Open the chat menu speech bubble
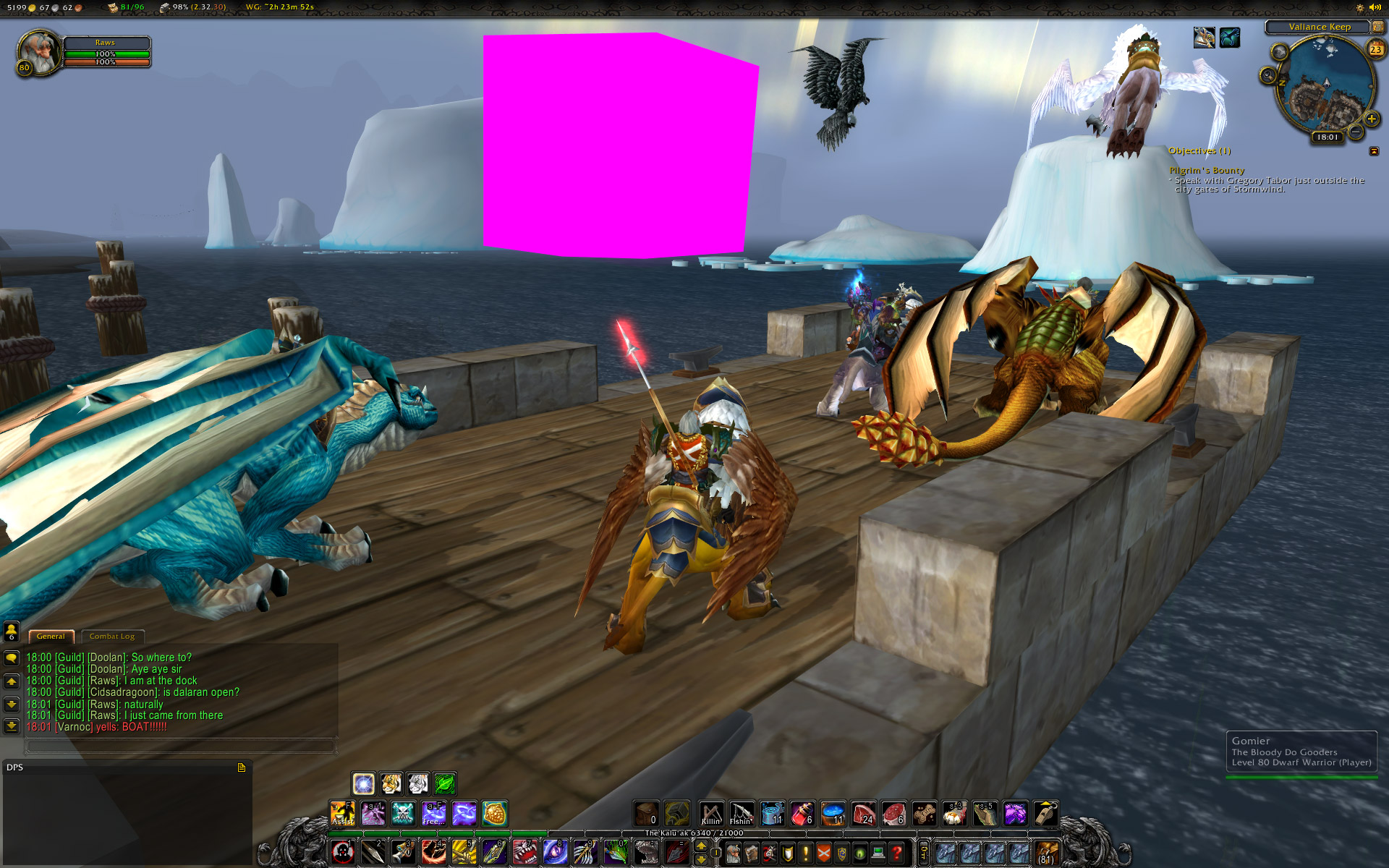Viewport: 1389px width, 868px height. click(12, 658)
